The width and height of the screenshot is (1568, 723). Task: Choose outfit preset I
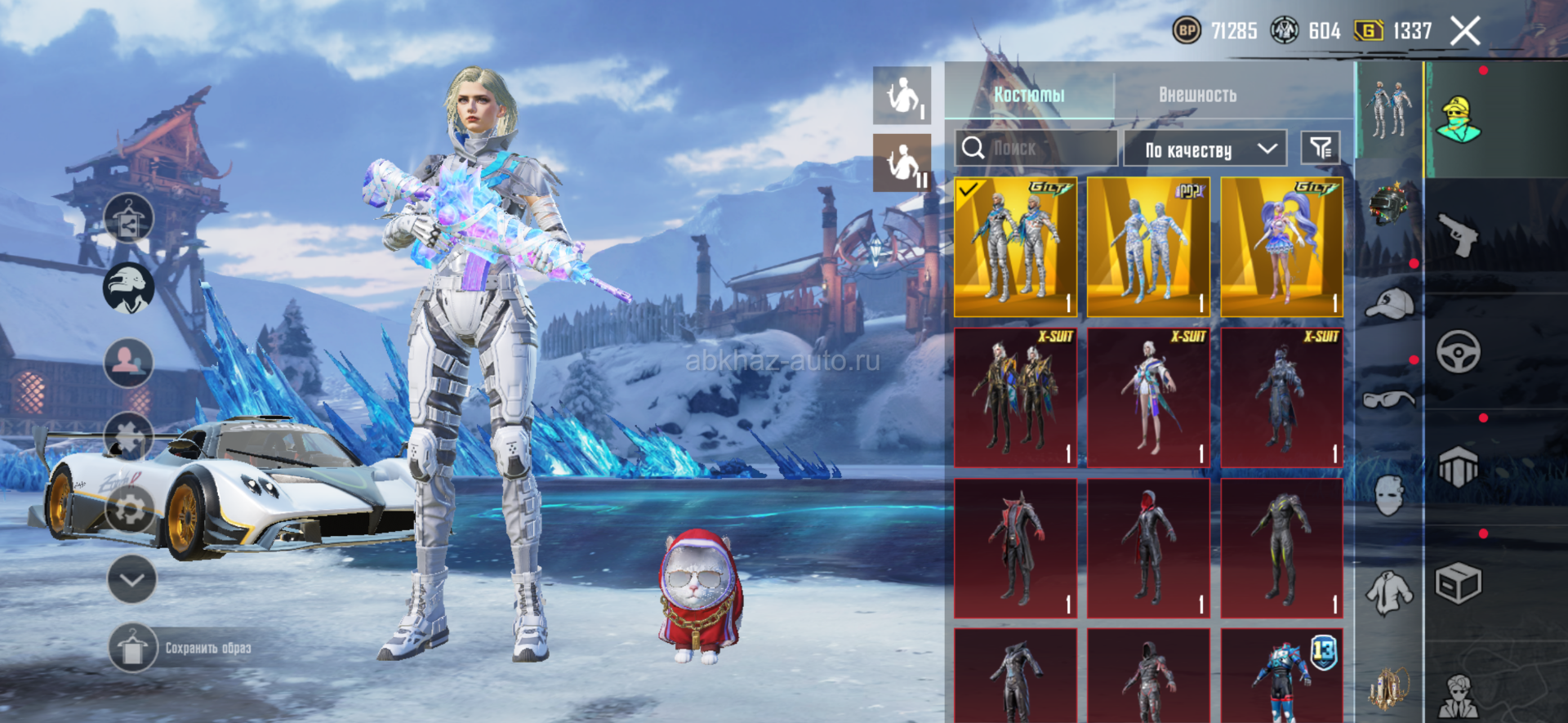(902, 96)
